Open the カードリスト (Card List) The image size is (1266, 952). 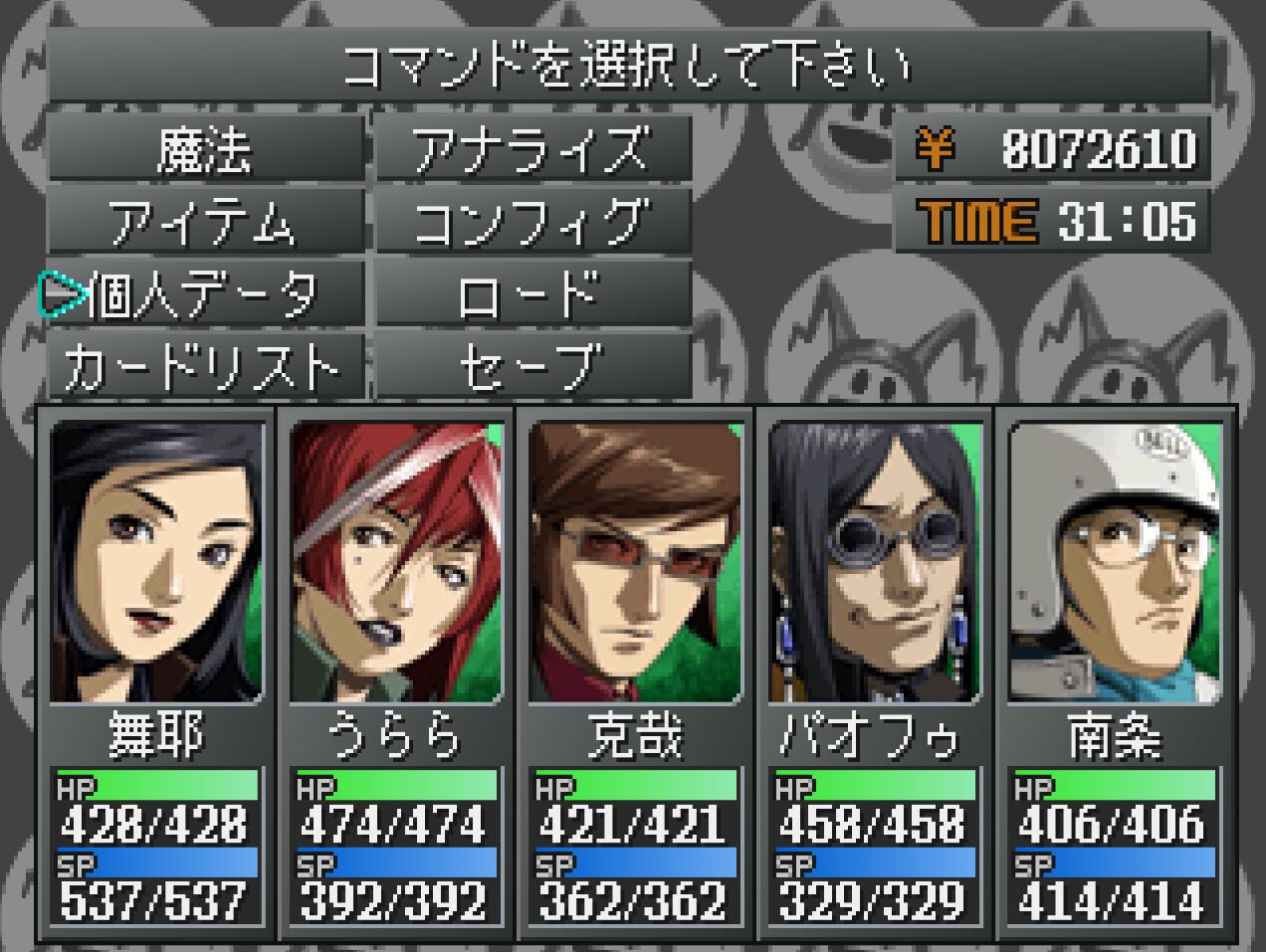[x=205, y=366]
